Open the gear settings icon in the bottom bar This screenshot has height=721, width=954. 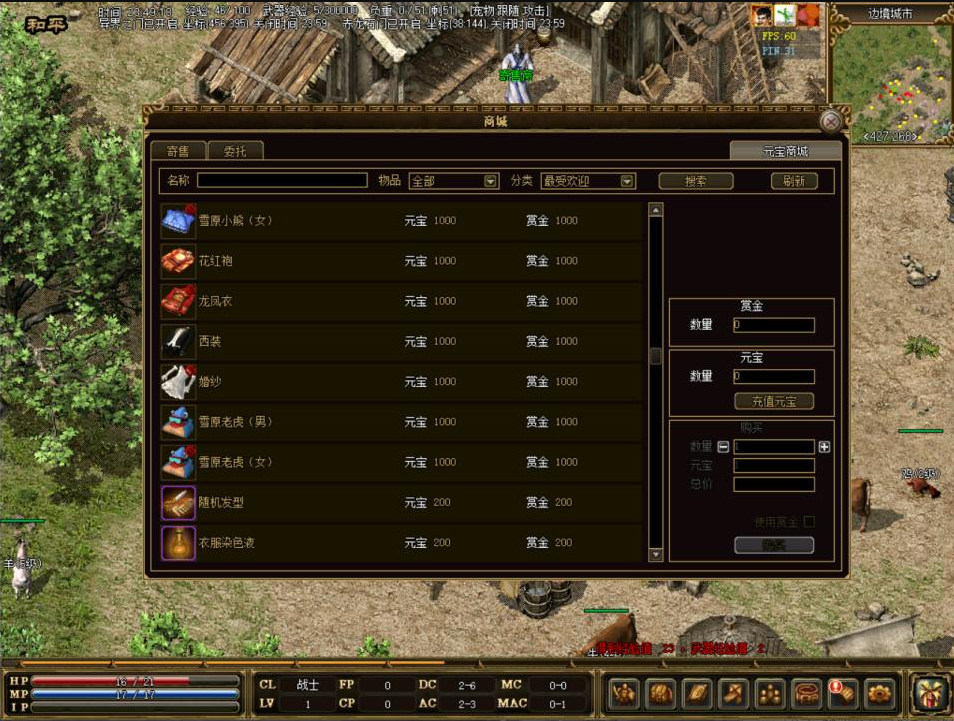coord(879,692)
